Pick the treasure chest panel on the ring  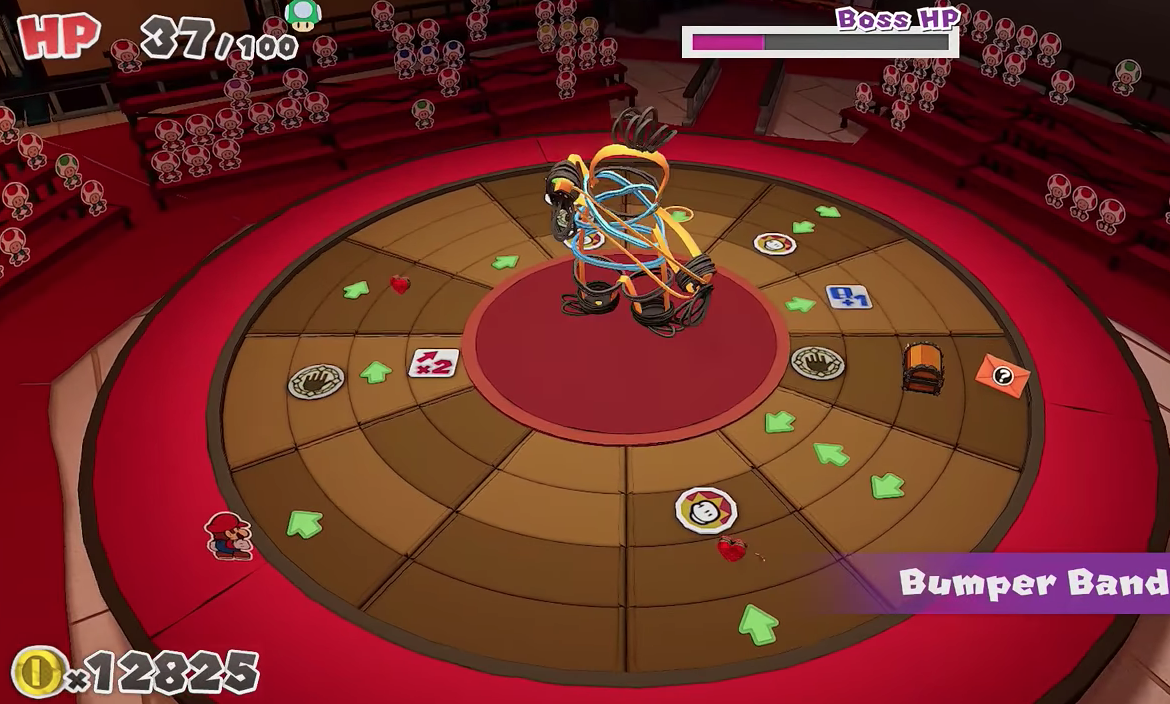point(921,367)
